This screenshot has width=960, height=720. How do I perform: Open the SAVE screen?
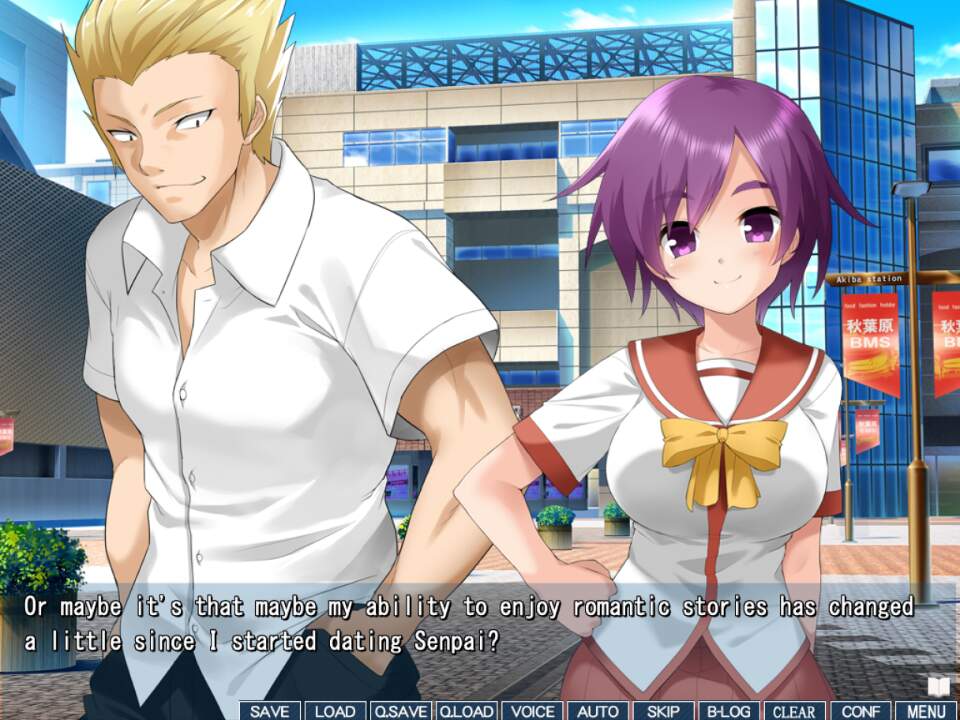point(270,711)
